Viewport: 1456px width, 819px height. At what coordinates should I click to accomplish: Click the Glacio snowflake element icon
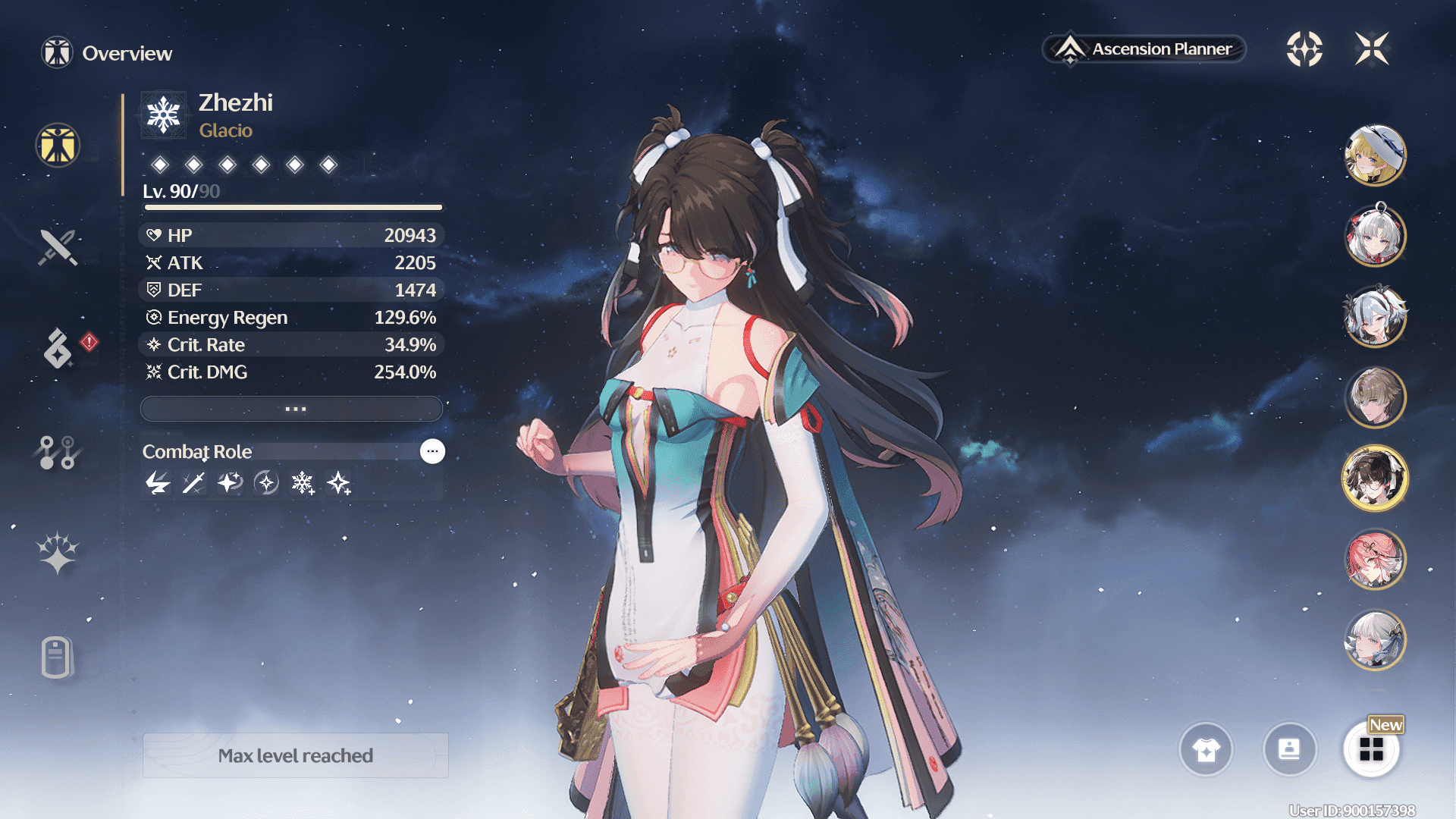coord(164,115)
